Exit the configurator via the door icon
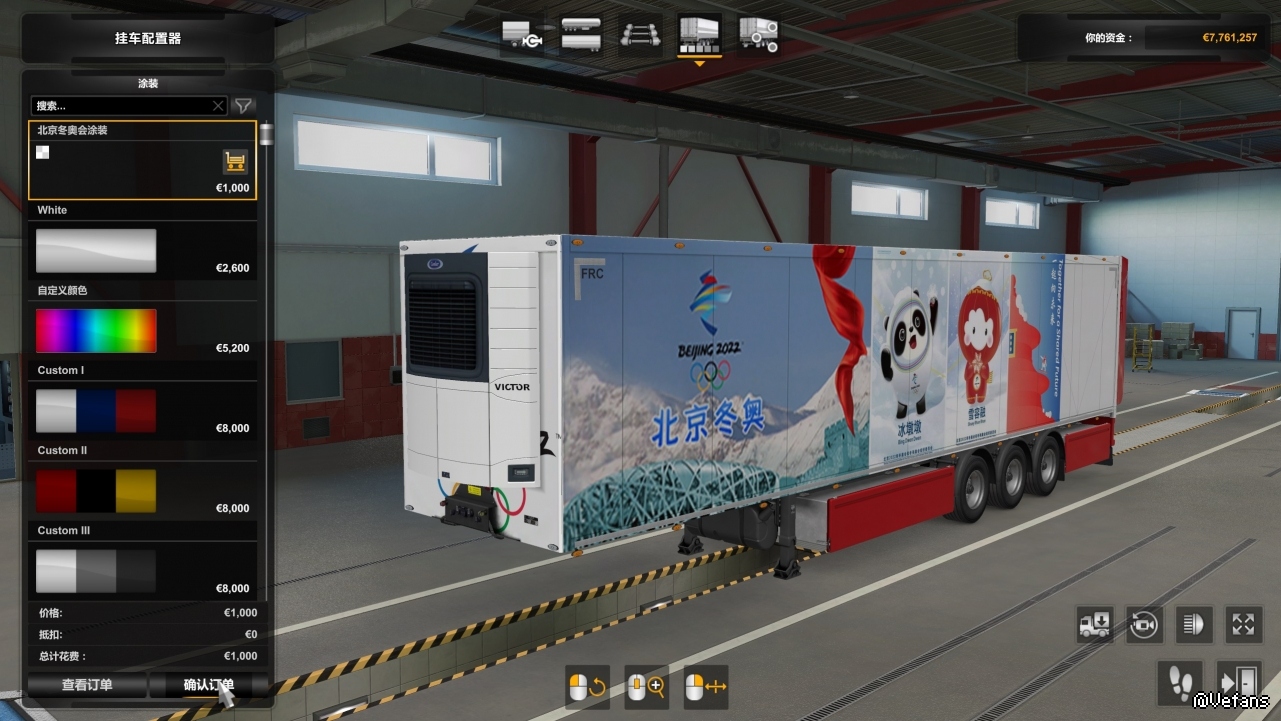1281x721 pixels. [x=1238, y=681]
